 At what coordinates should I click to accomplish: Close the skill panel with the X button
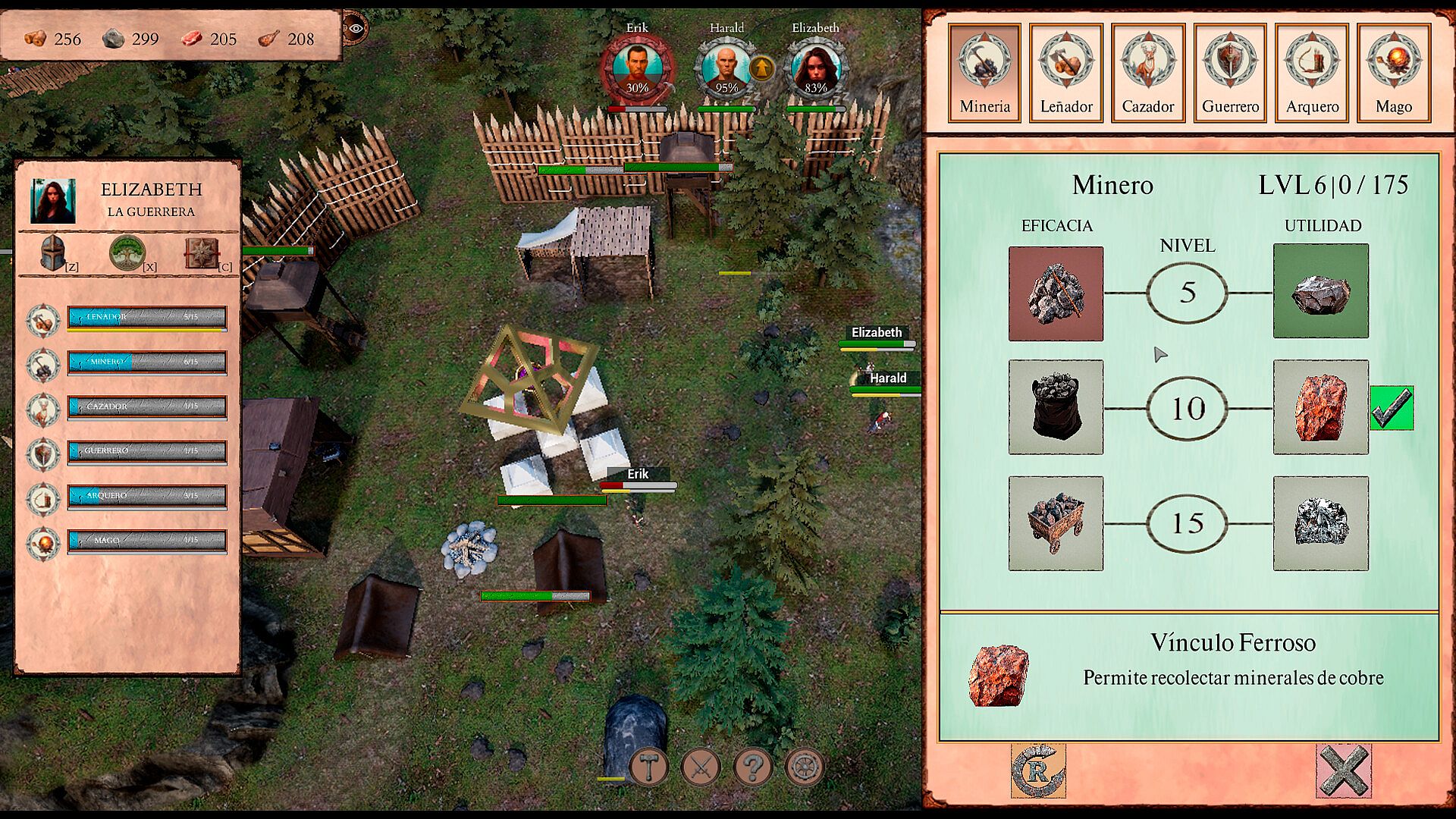pyautogui.click(x=1343, y=770)
